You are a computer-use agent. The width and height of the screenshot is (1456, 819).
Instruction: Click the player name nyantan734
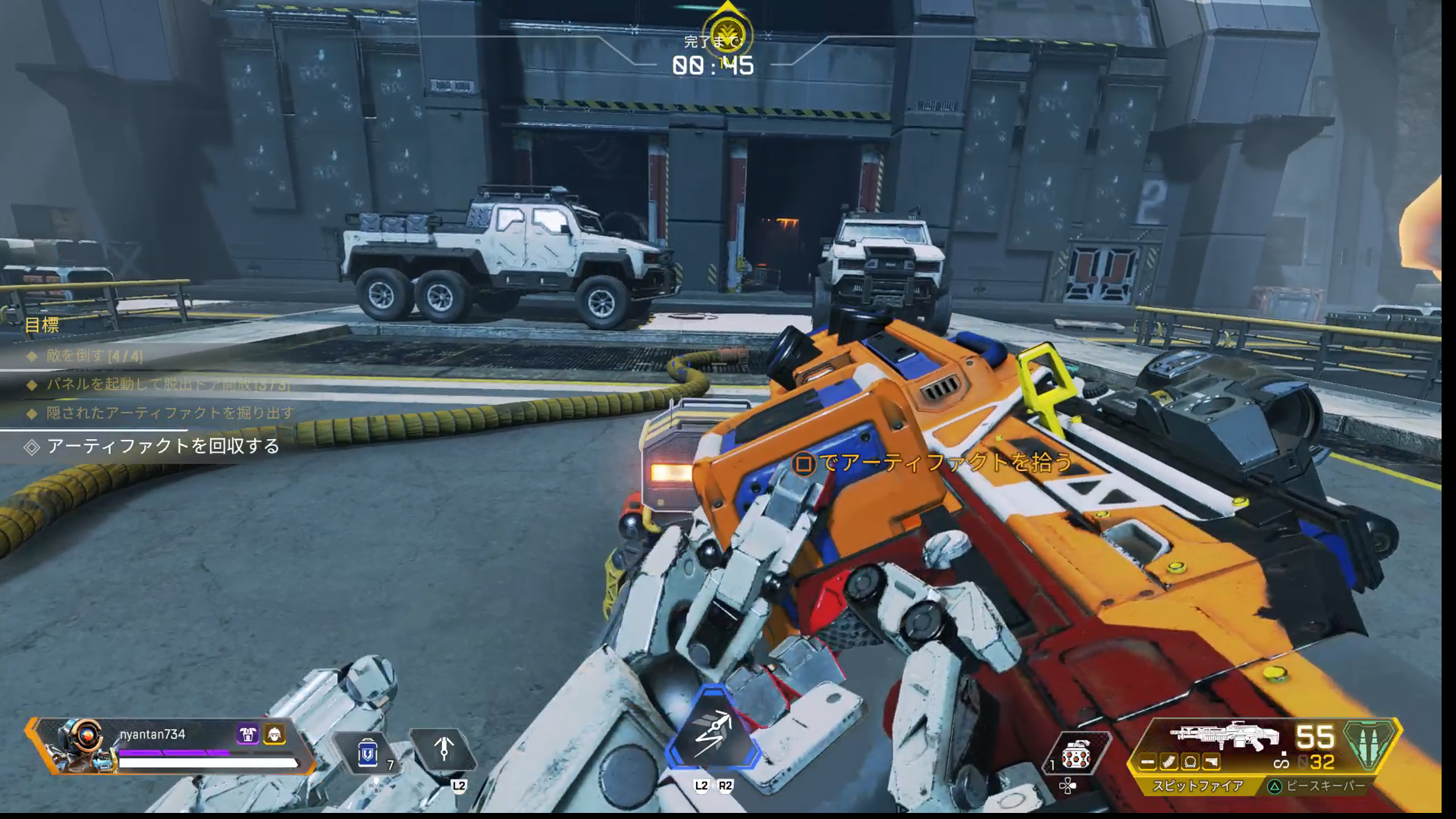(x=152, y=734)
